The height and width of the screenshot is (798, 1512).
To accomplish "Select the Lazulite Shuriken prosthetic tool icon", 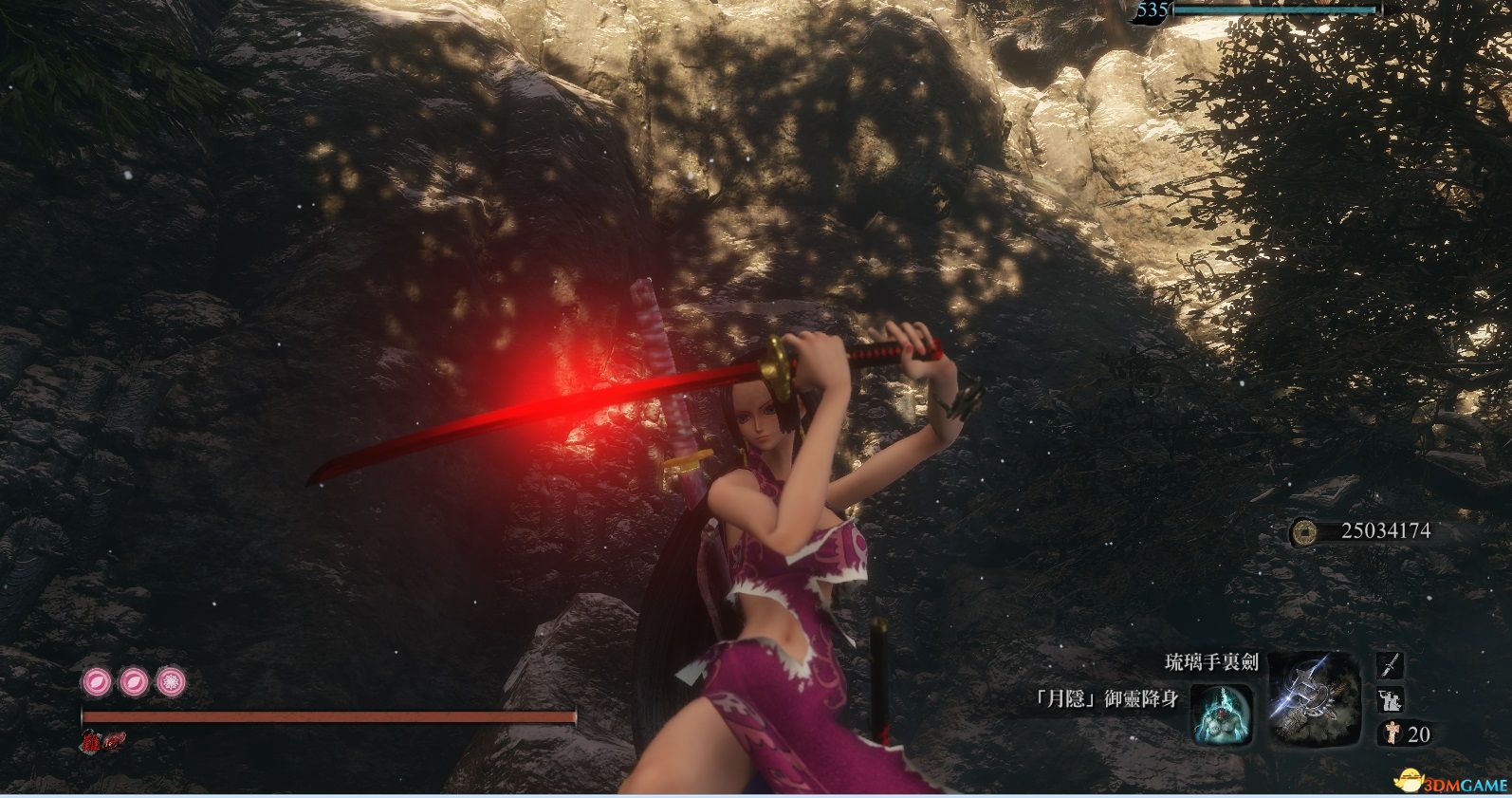I will pos(1314,698).
